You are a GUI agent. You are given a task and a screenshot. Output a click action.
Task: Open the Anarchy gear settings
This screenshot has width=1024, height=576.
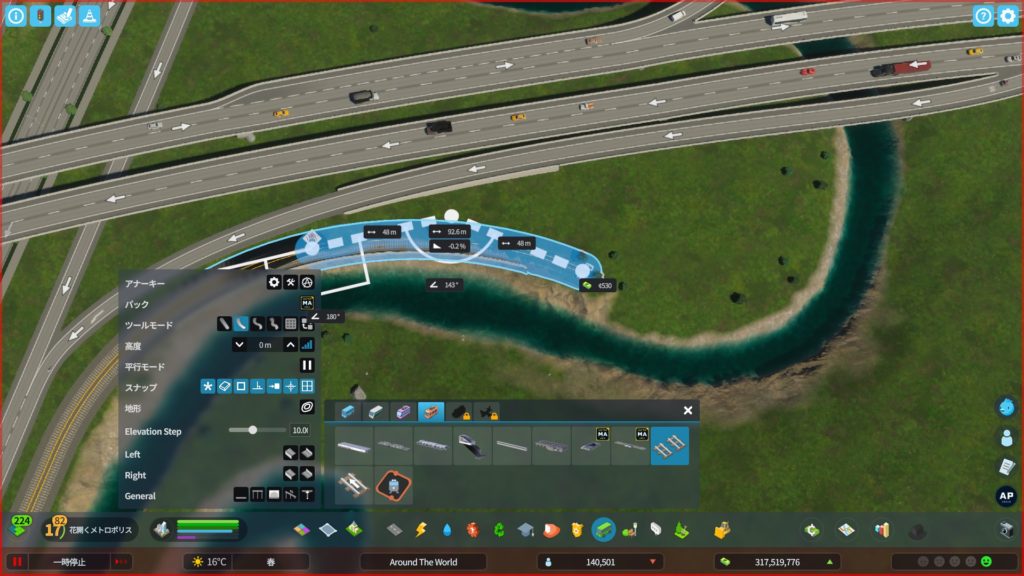273,283
